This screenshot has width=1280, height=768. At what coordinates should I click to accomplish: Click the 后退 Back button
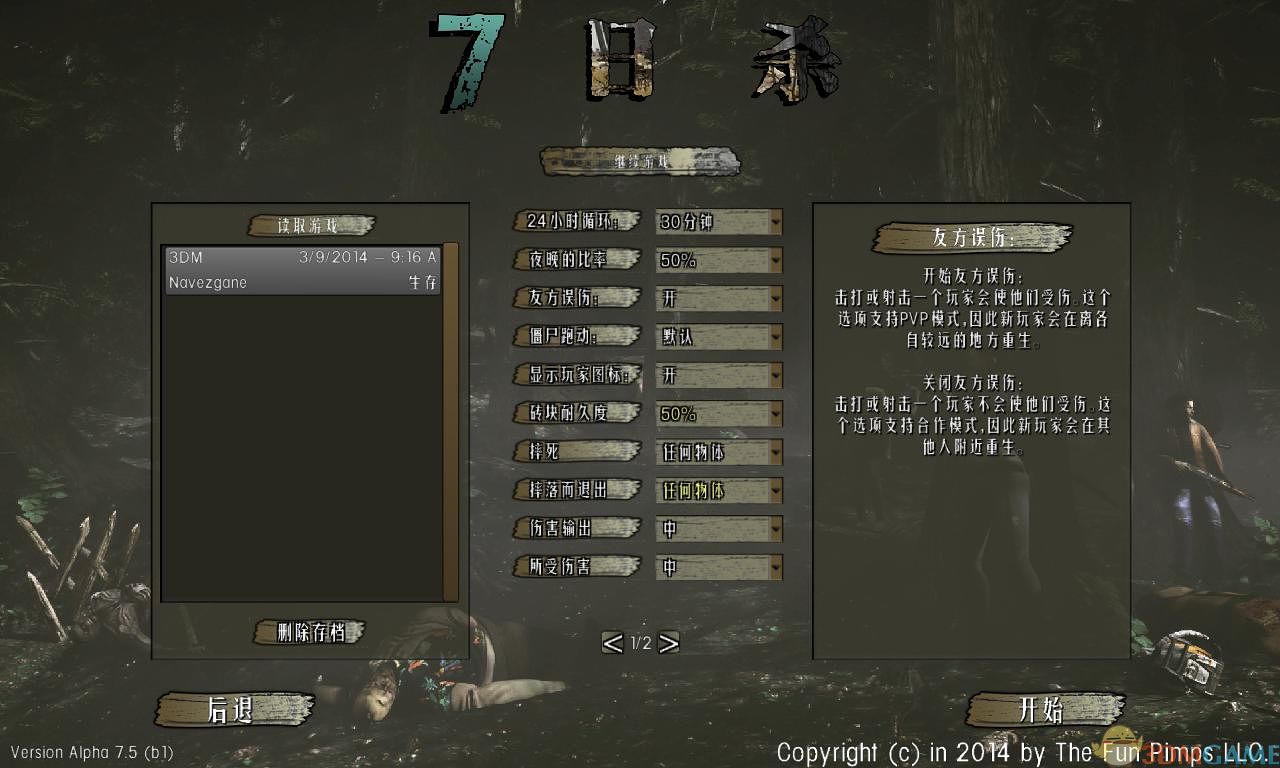click(235, 710)
